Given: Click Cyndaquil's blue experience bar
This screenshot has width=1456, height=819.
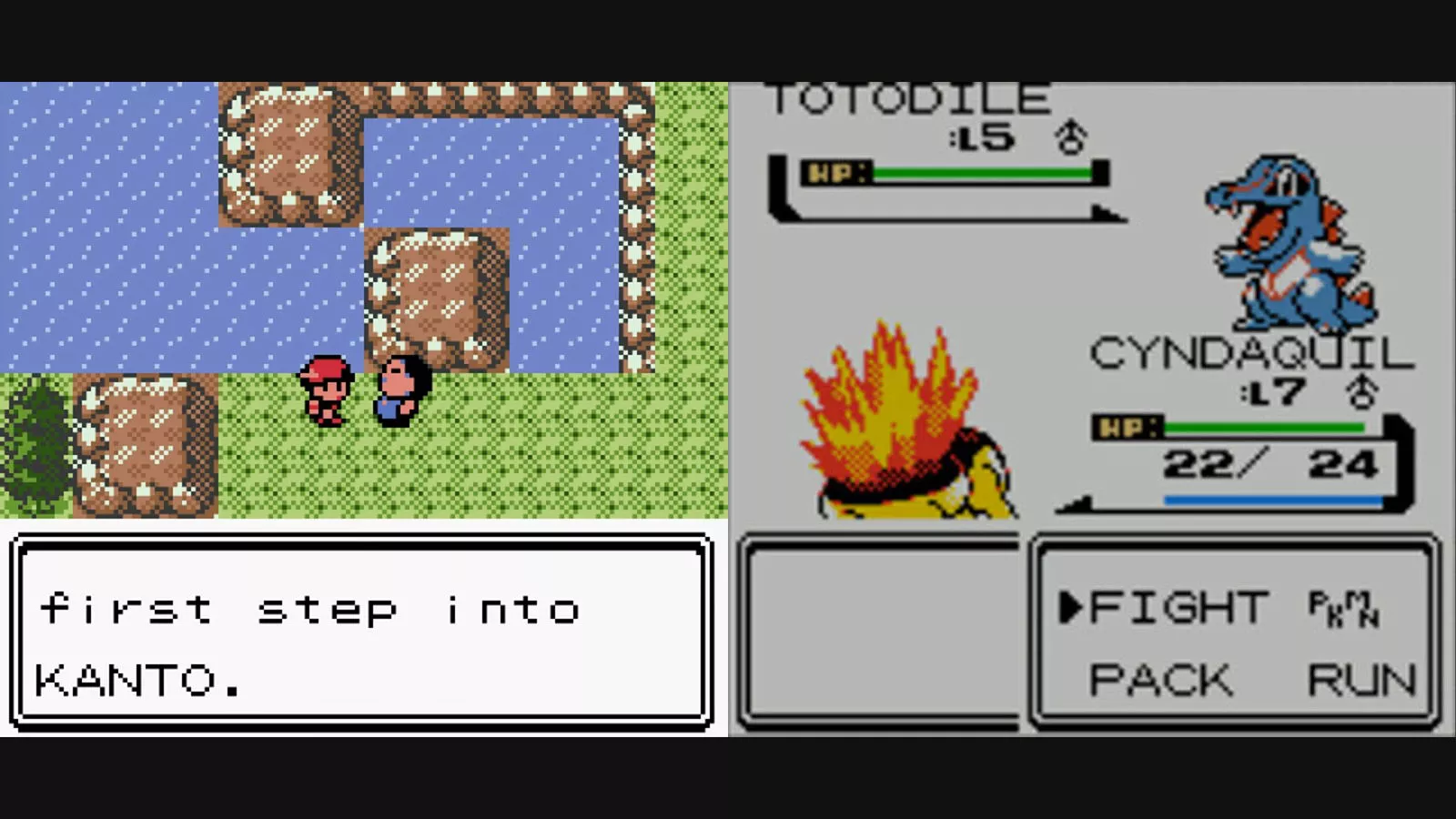Looking at the screenshot, I should click(x=1274, y=498).
